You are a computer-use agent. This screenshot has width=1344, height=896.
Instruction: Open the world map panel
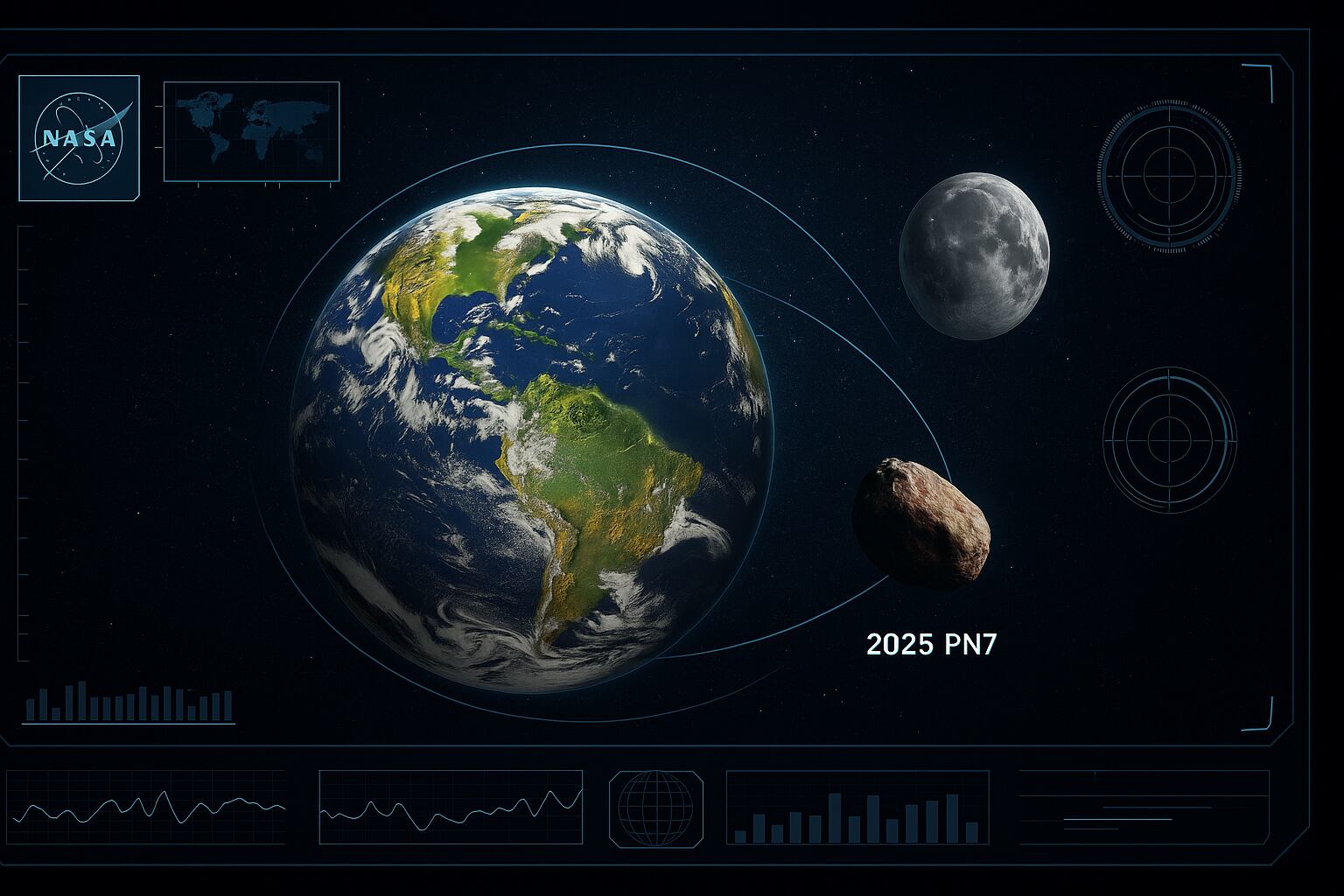tap(251, 131)
